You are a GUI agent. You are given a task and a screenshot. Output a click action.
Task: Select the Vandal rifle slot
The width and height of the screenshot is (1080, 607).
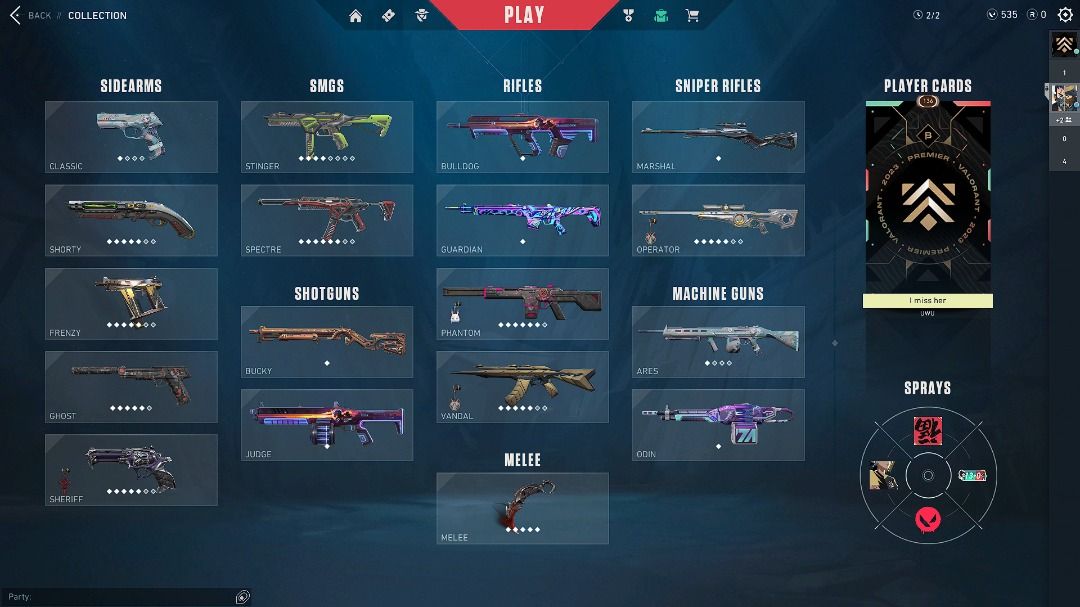pyautogui.click(x=522, y=386)
